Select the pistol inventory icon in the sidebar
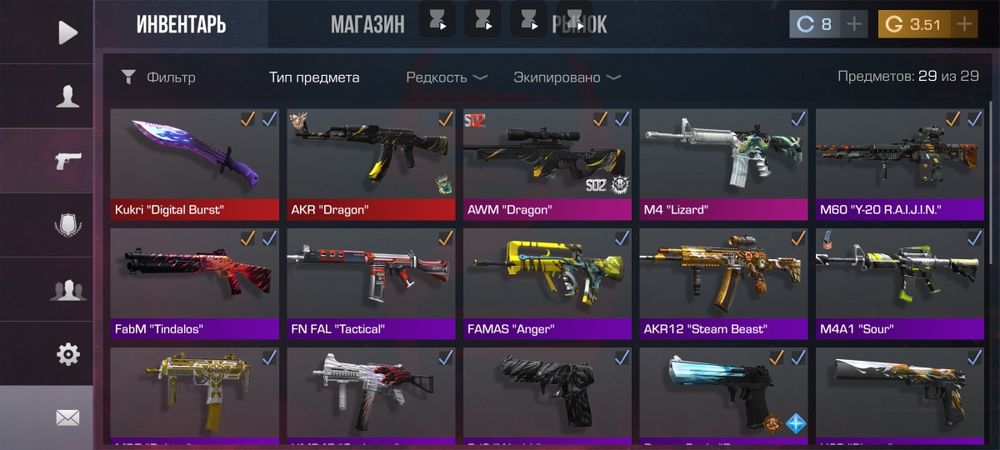1000x450 pixels. click(67, 160)
